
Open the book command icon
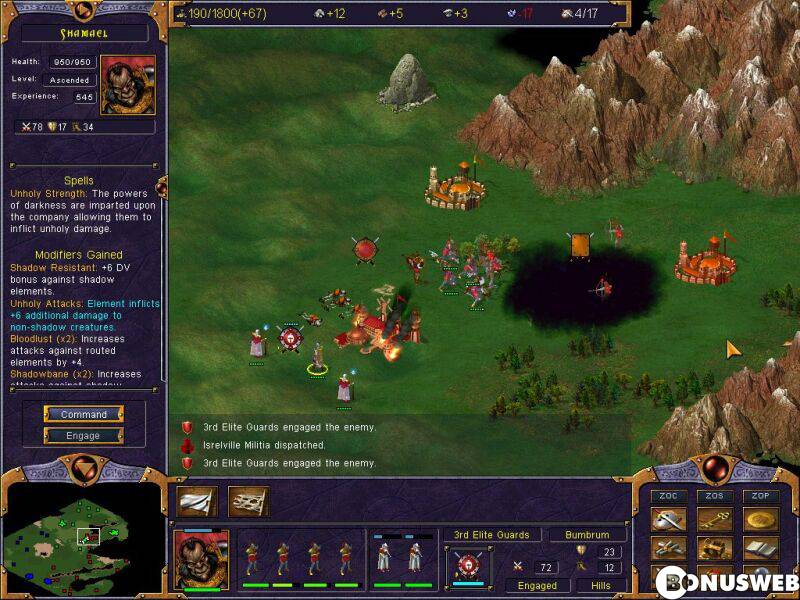[760, 548]
